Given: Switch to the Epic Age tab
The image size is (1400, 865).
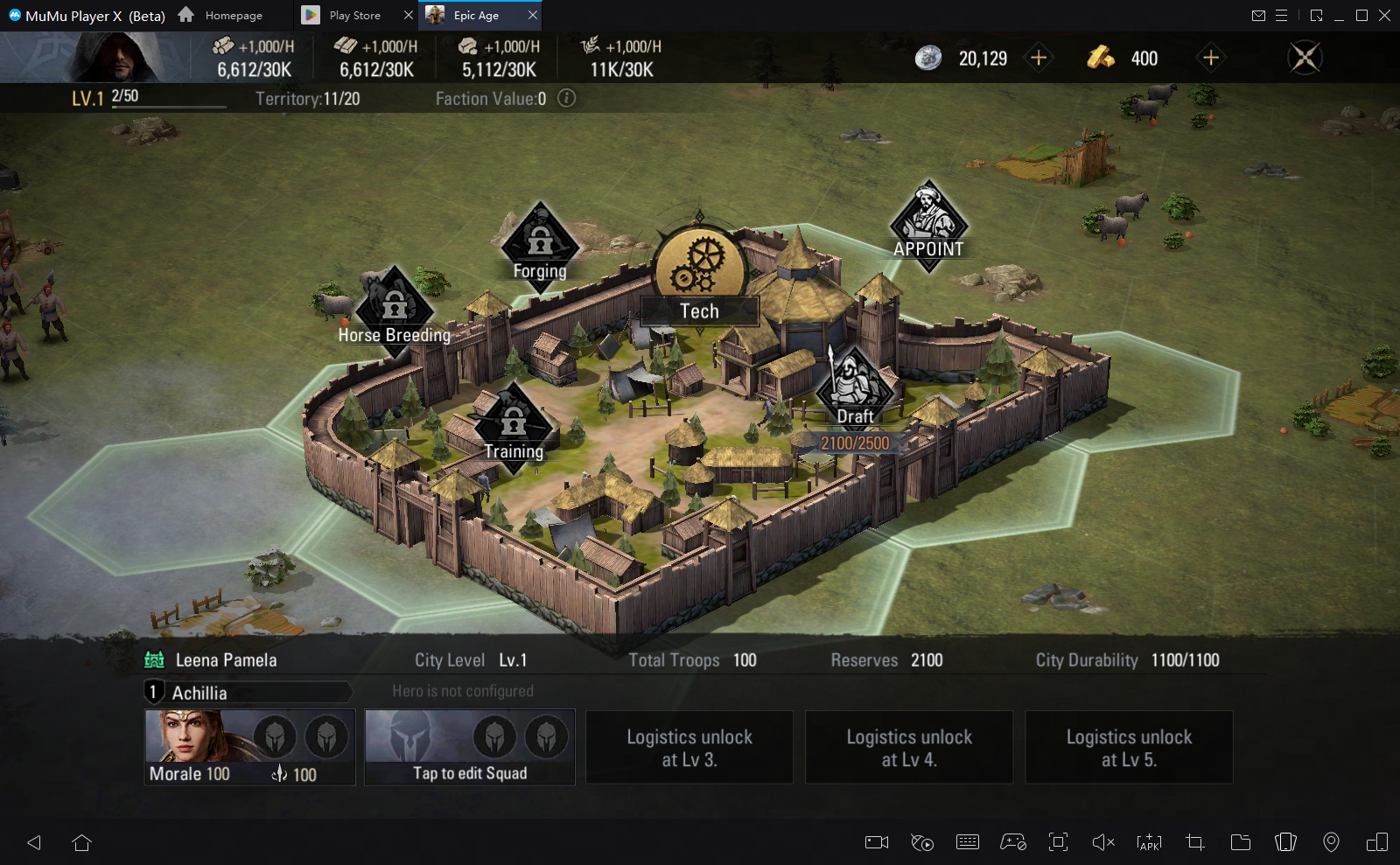Looking at the screenshot, I should point(475,15).
